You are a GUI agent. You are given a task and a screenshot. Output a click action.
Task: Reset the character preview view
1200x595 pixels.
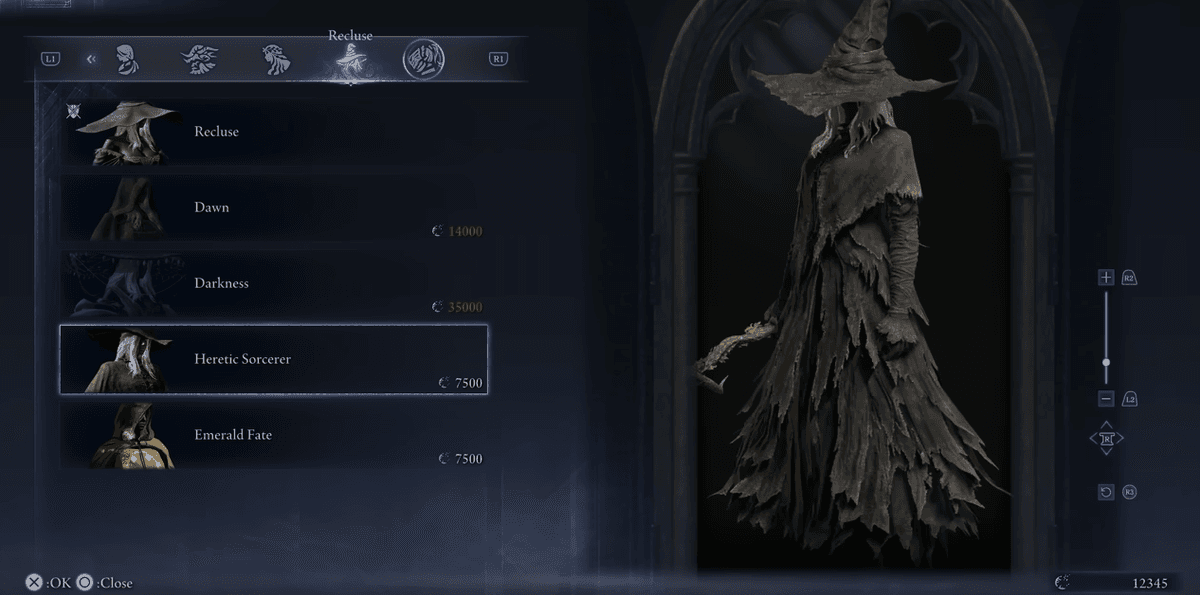[x=1106, y=492]
